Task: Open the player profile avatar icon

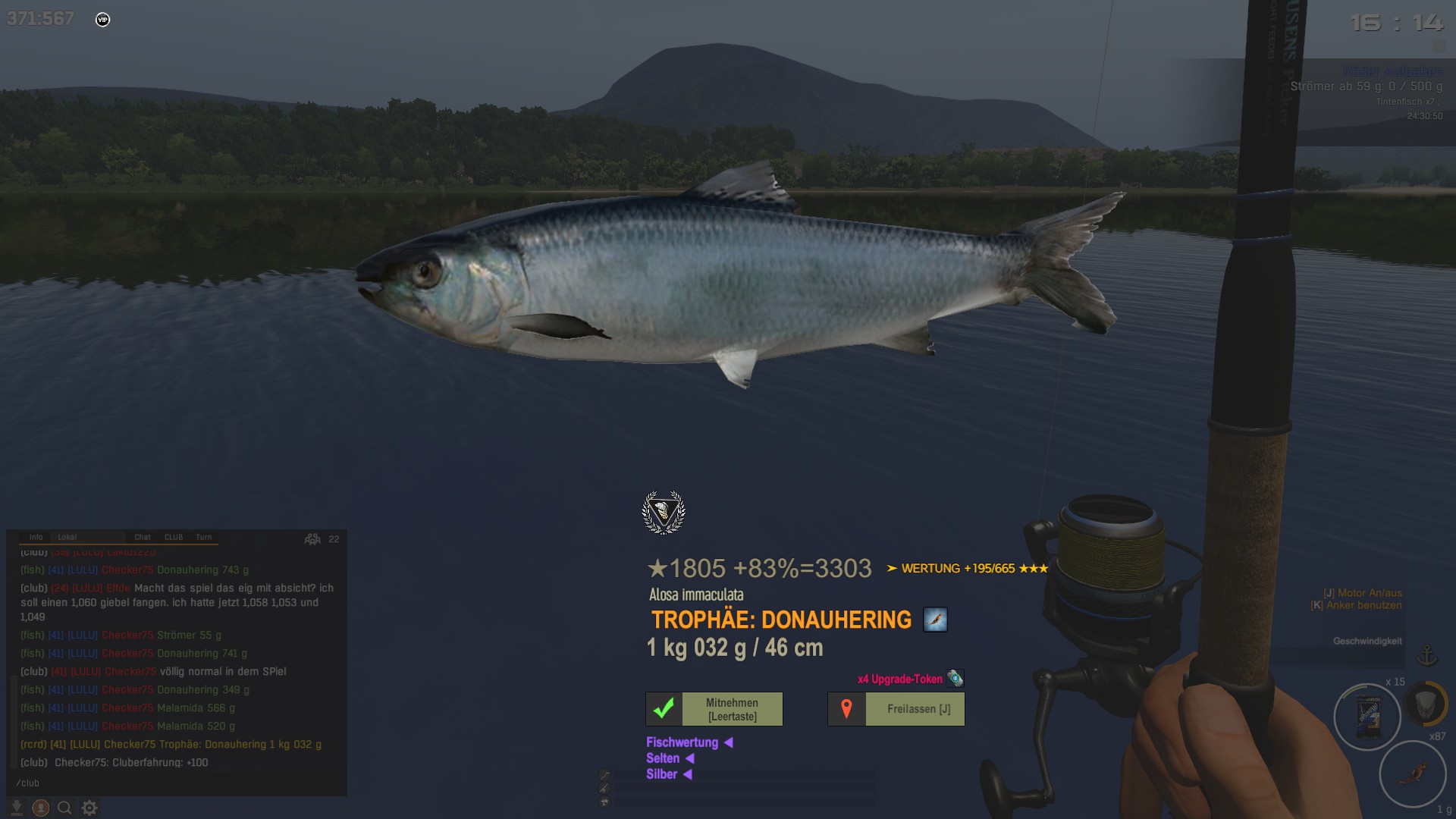Action: coord(41,808)
